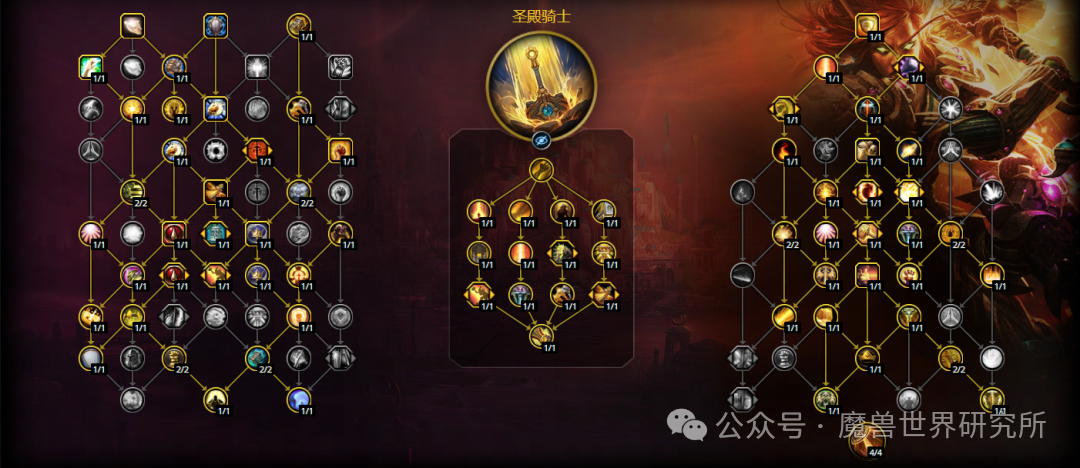1080x468 pixels.
Task: Choose the unlearned gear-shaped talent in the class tree
Action: pyautogui.click(x=215, y=150)
